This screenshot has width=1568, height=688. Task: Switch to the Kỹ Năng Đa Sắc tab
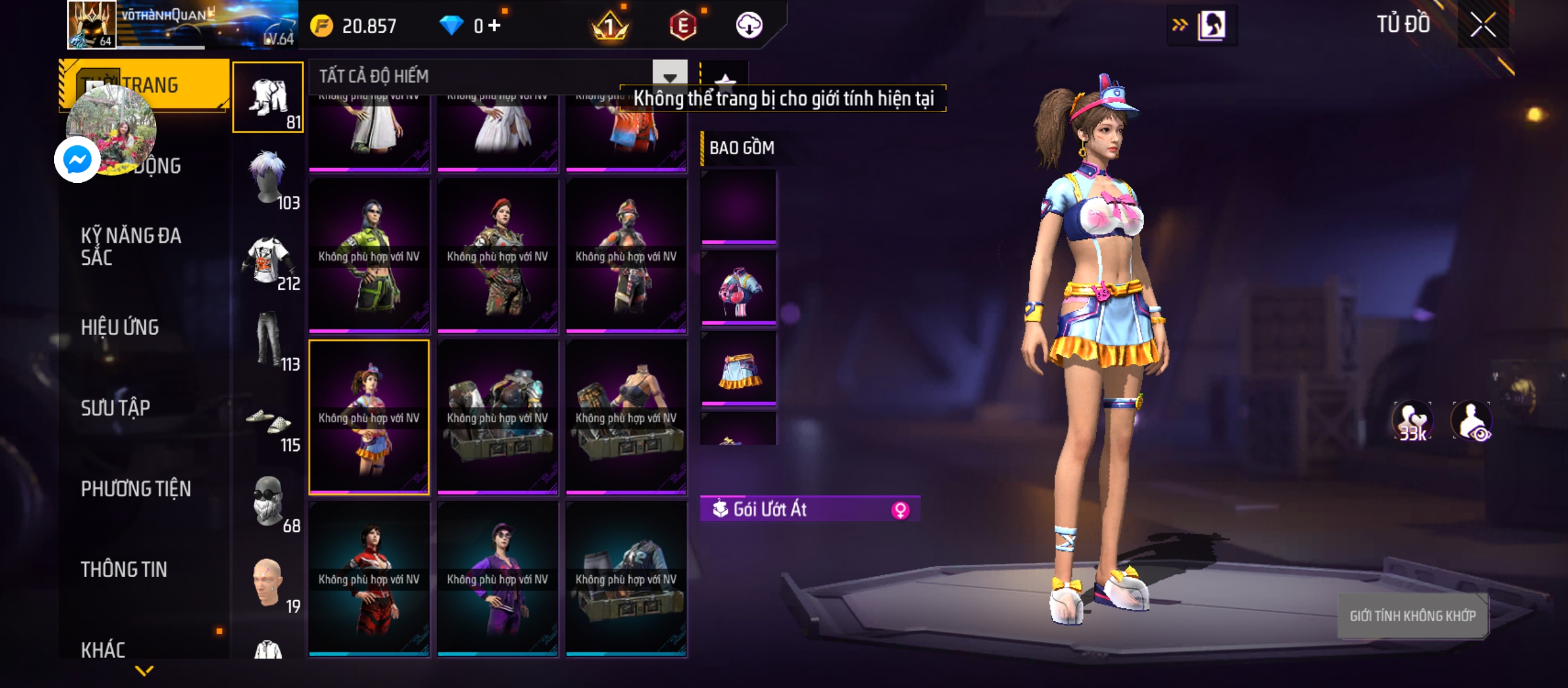pyautogui.click(x=131, y=247)
